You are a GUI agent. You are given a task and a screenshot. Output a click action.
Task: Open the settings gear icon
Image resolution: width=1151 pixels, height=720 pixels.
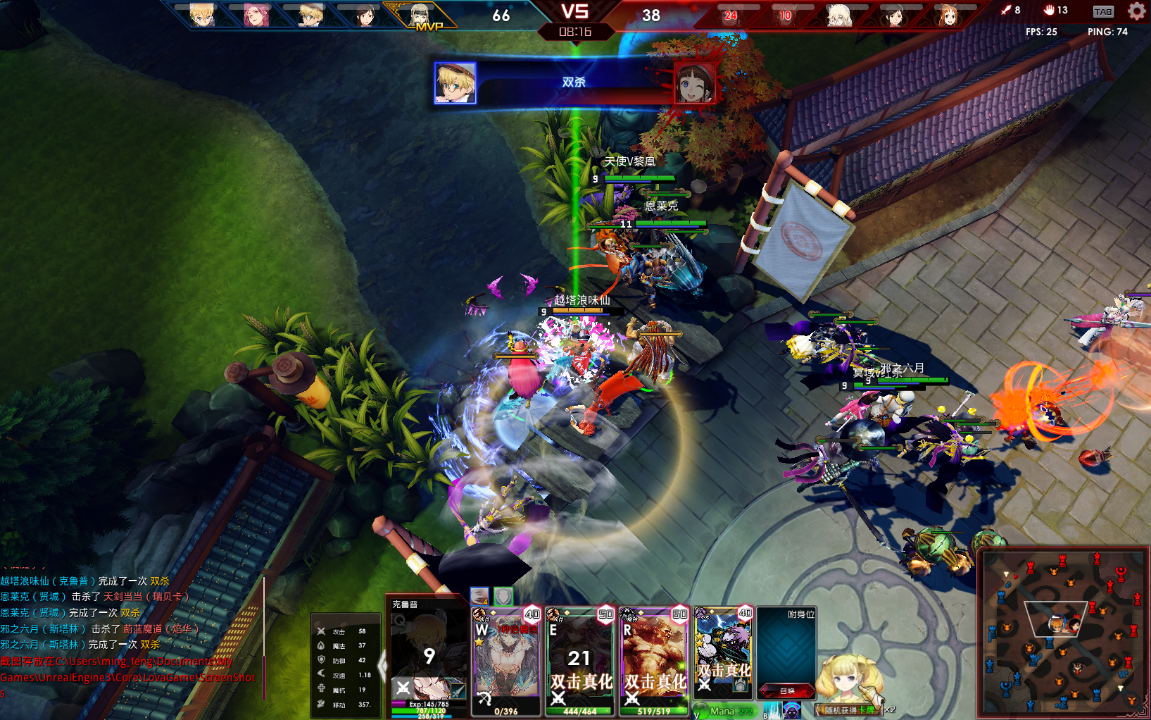1136,11
